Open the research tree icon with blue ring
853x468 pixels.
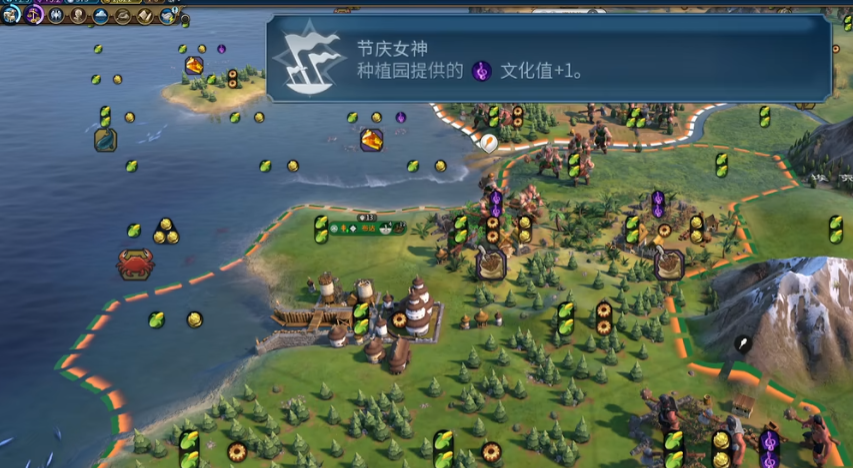11,13
